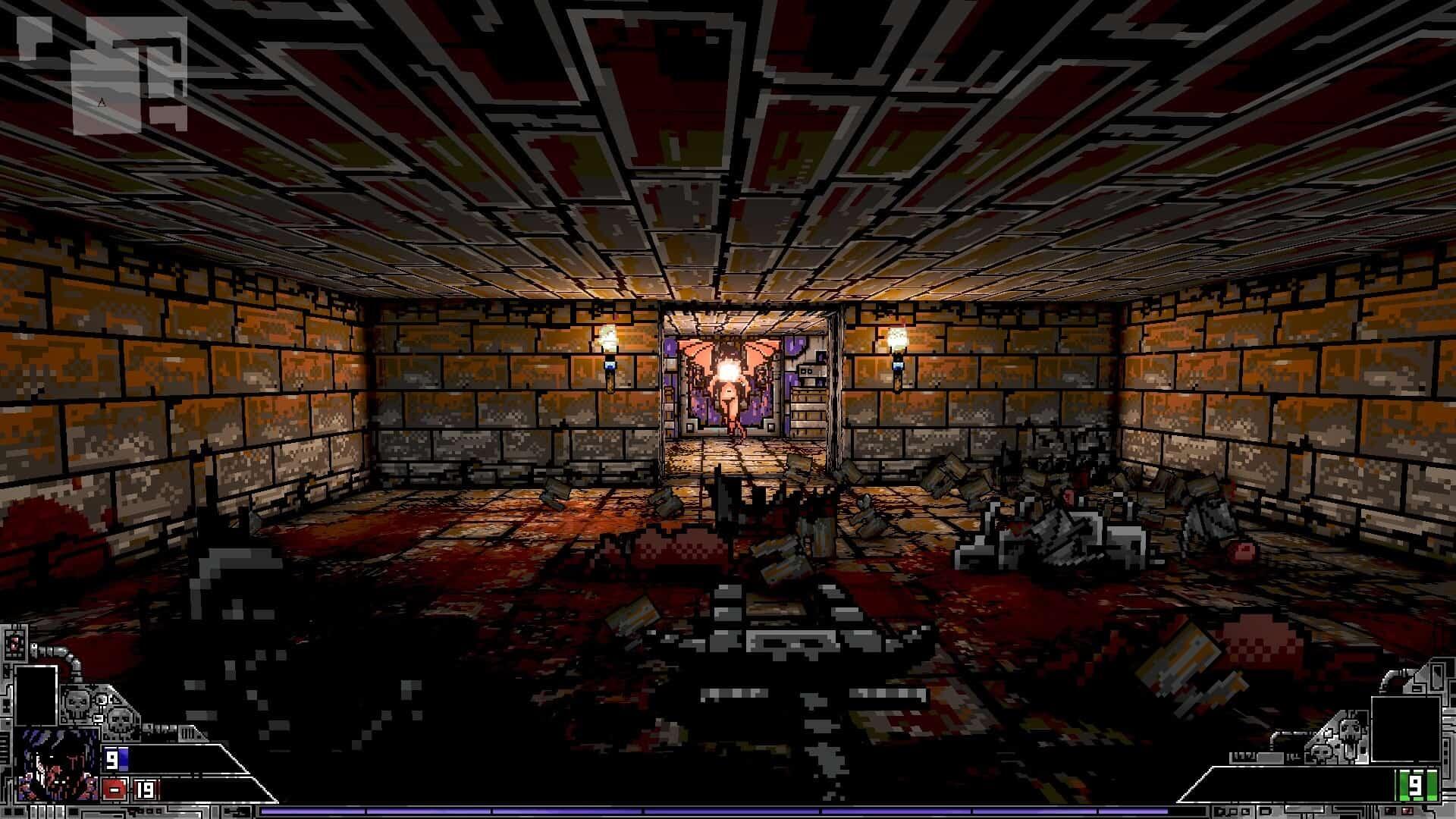
Task: Toggle the green ammo counter showing 9
Action: (1417, 784)
